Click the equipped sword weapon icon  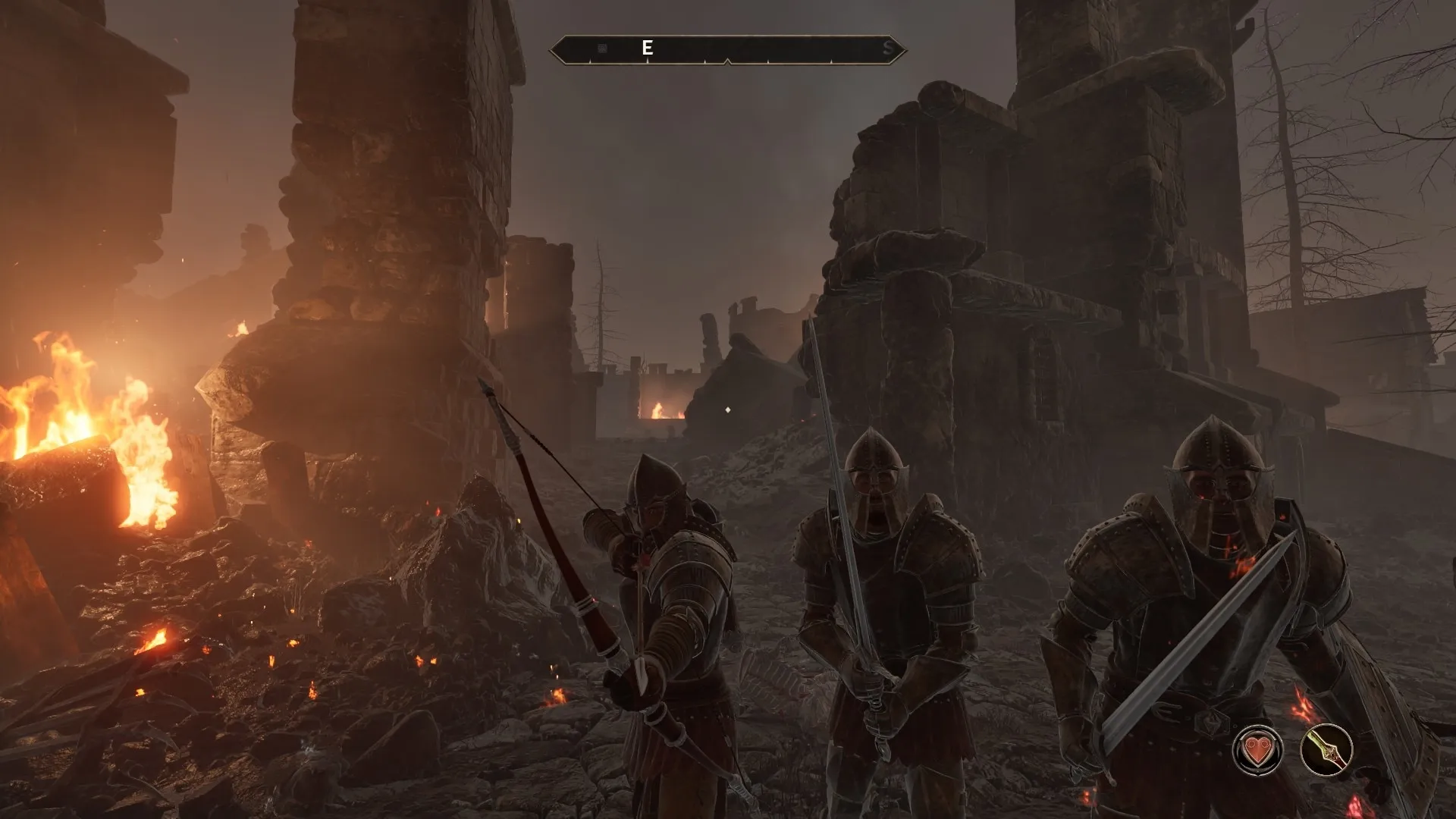click(x=1326, y=750)
